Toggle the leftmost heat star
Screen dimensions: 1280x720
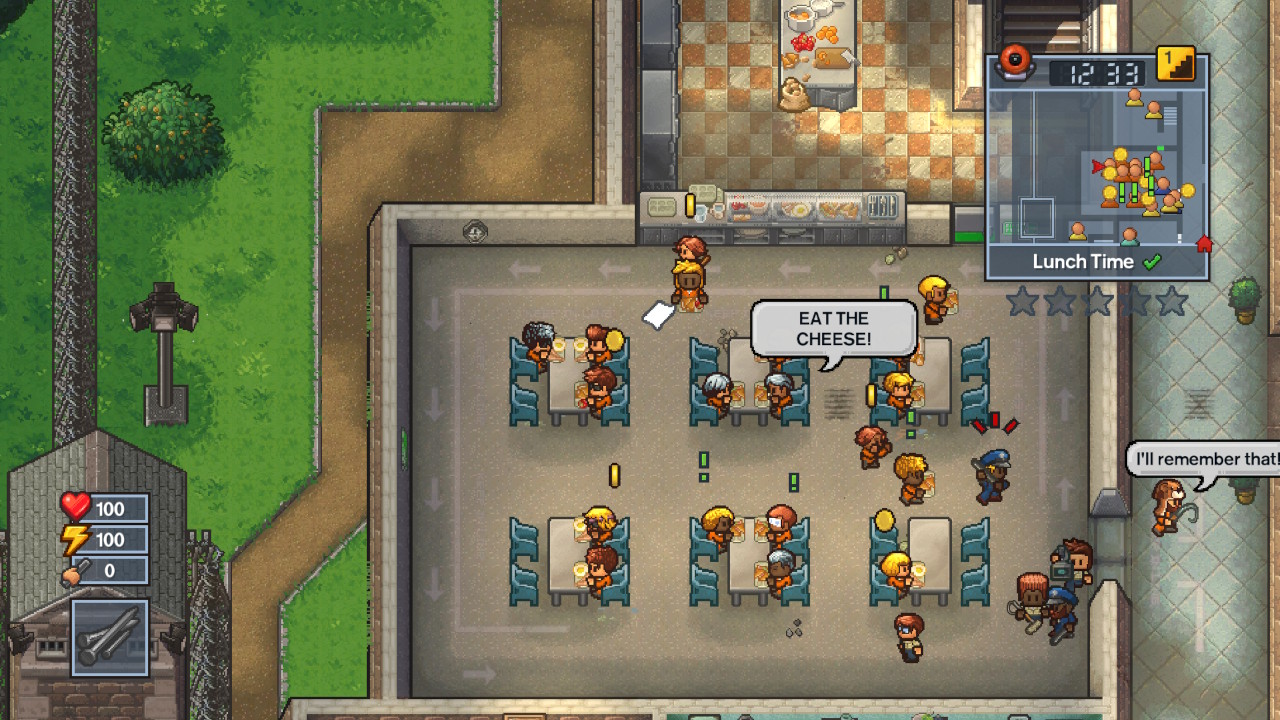tap(1023, 300)
